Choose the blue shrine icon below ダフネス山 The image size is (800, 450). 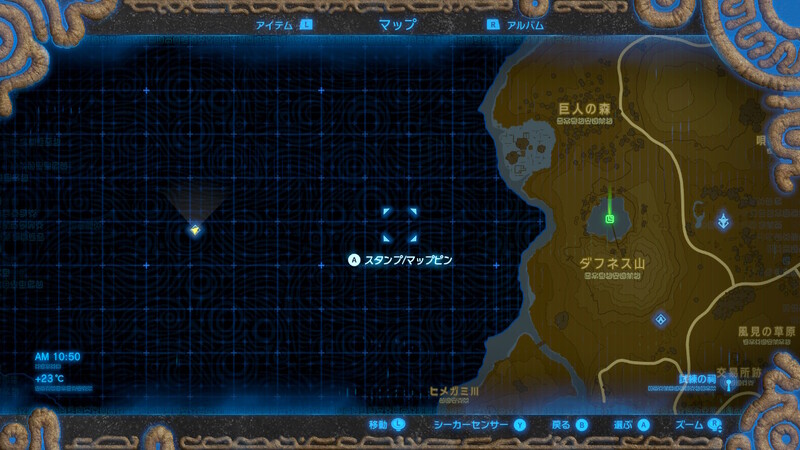tap(661, 319)
